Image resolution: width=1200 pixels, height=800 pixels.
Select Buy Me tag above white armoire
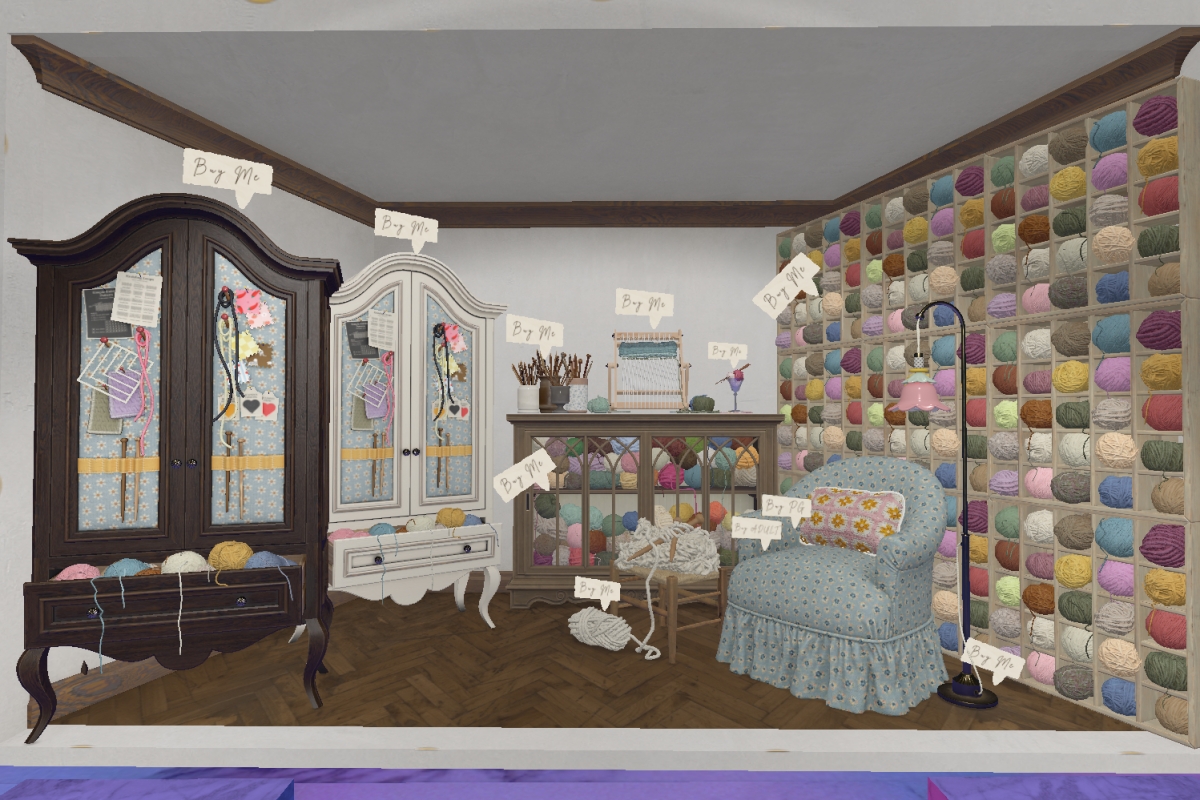click(406, 227)
